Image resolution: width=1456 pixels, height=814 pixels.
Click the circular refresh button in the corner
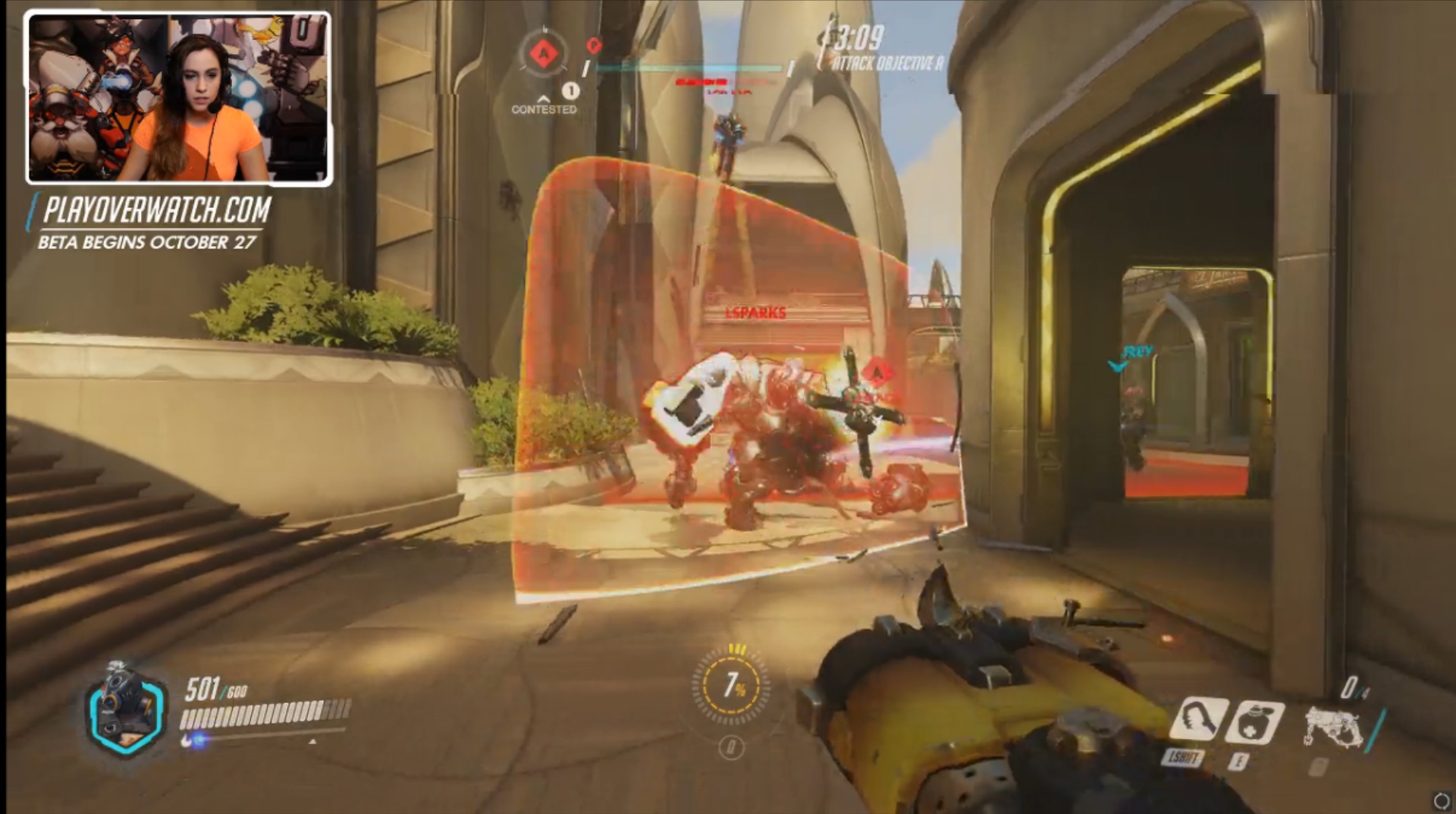pyautogui.click(x=1441, y=800)
